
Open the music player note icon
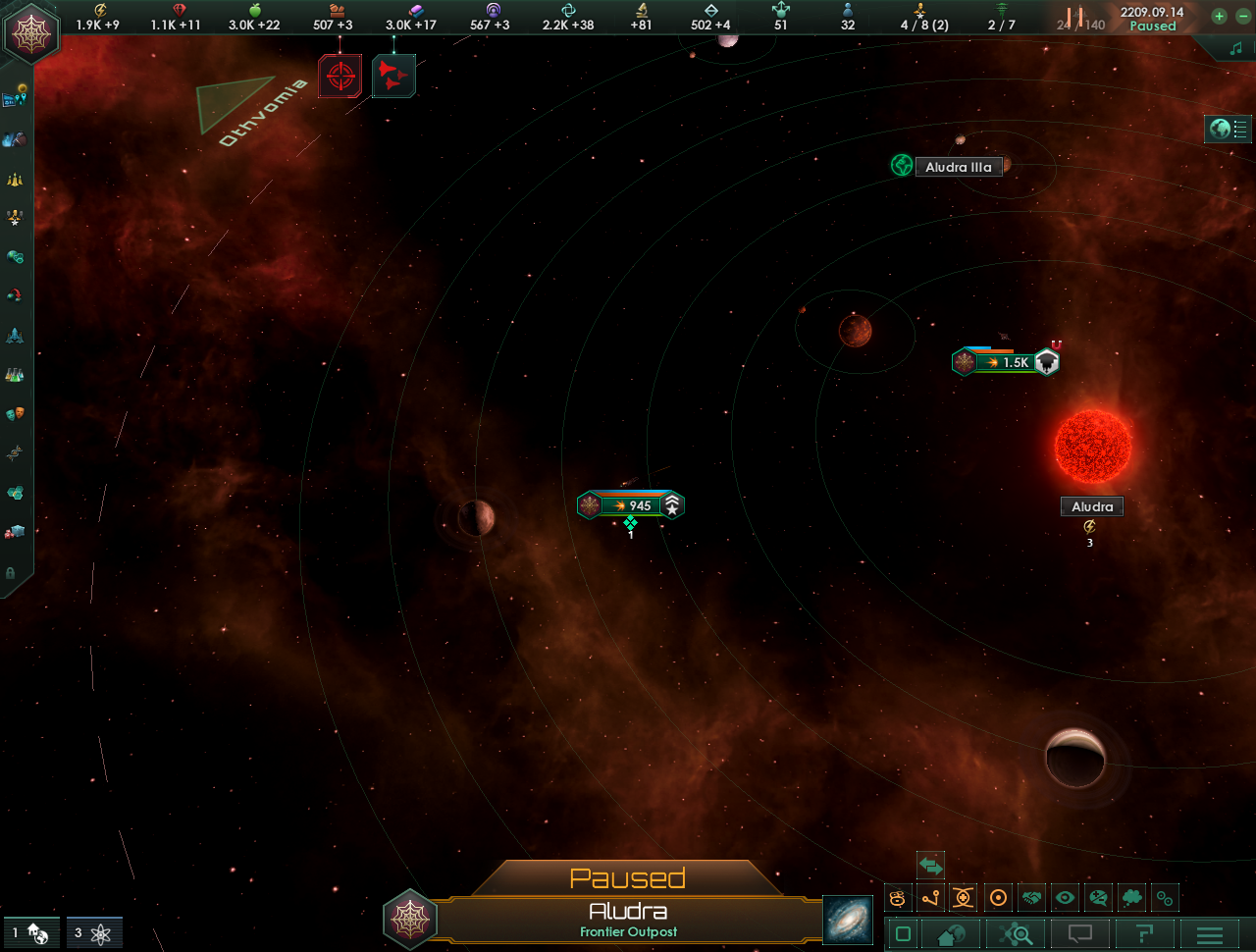coord(1235,49)
